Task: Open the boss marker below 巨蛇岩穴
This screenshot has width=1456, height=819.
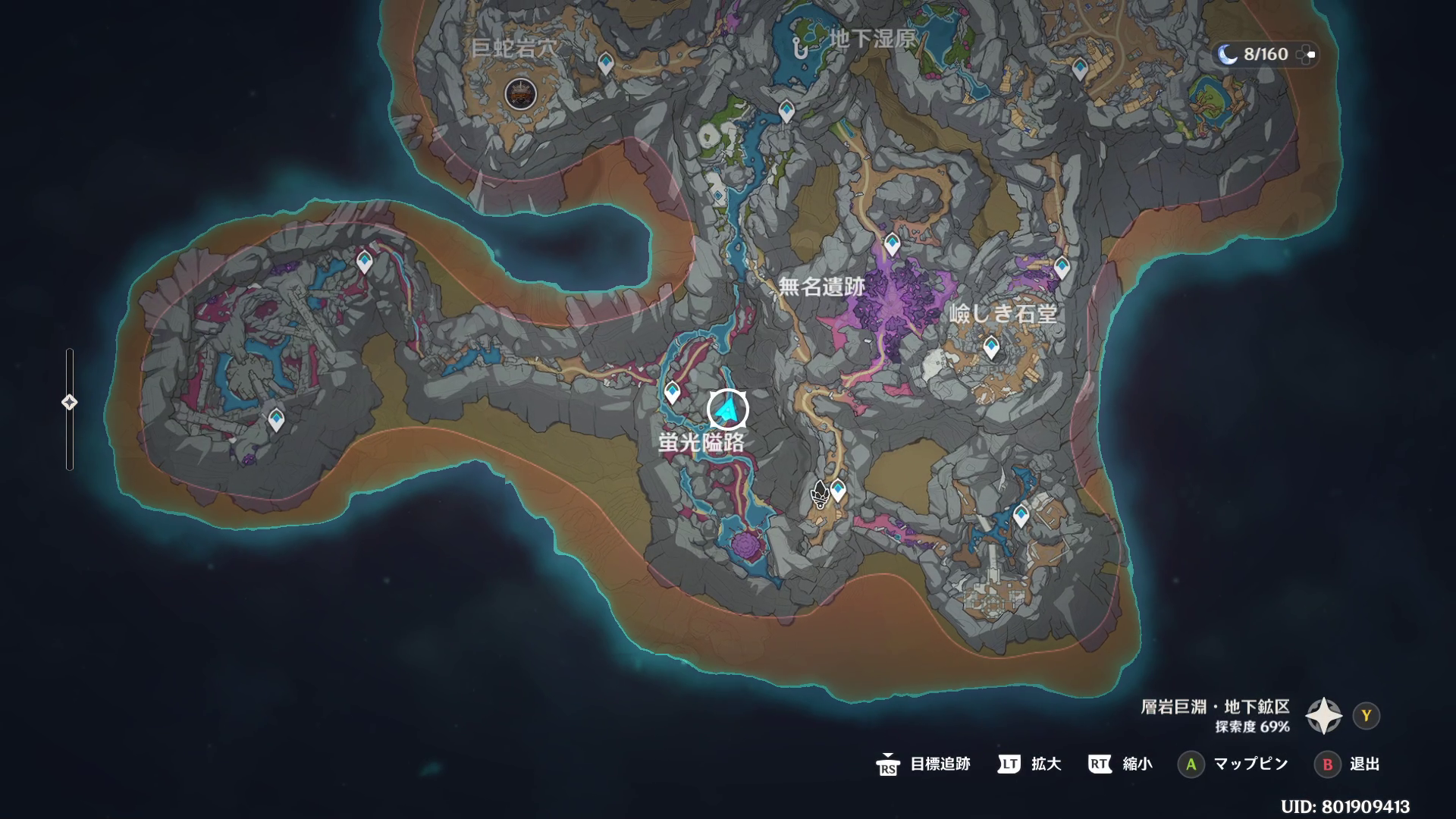Action: tap(520, 94)
